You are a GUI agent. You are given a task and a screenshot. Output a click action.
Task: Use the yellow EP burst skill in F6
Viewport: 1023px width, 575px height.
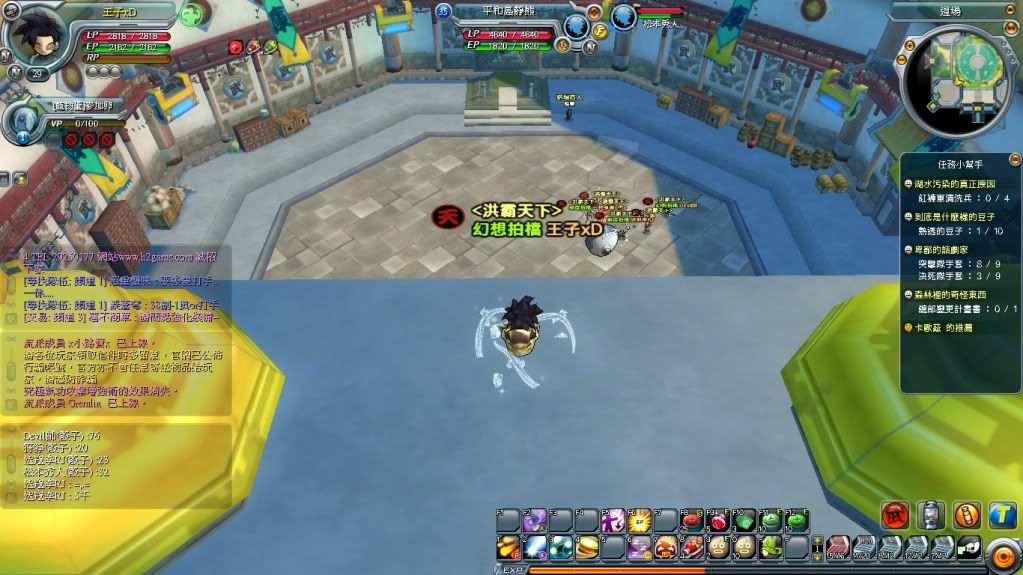pyautogui.click(x=639, y=520)
